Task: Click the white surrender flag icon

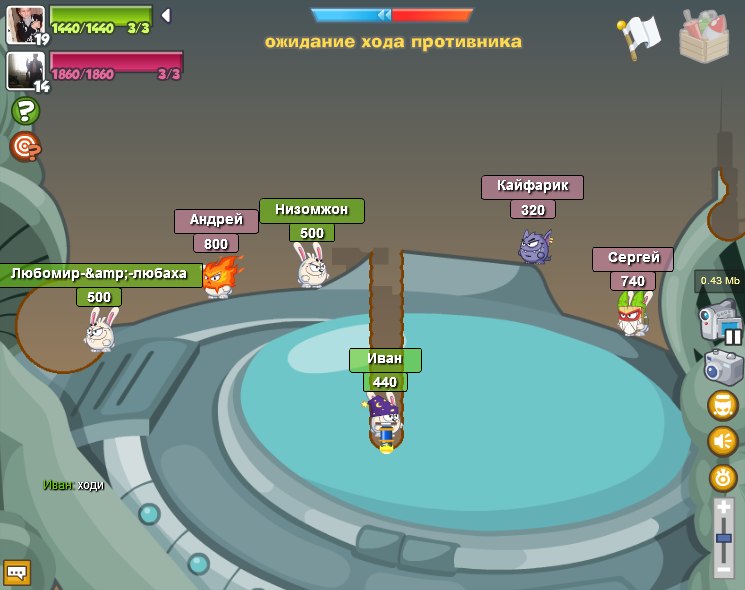Action: 640,36
